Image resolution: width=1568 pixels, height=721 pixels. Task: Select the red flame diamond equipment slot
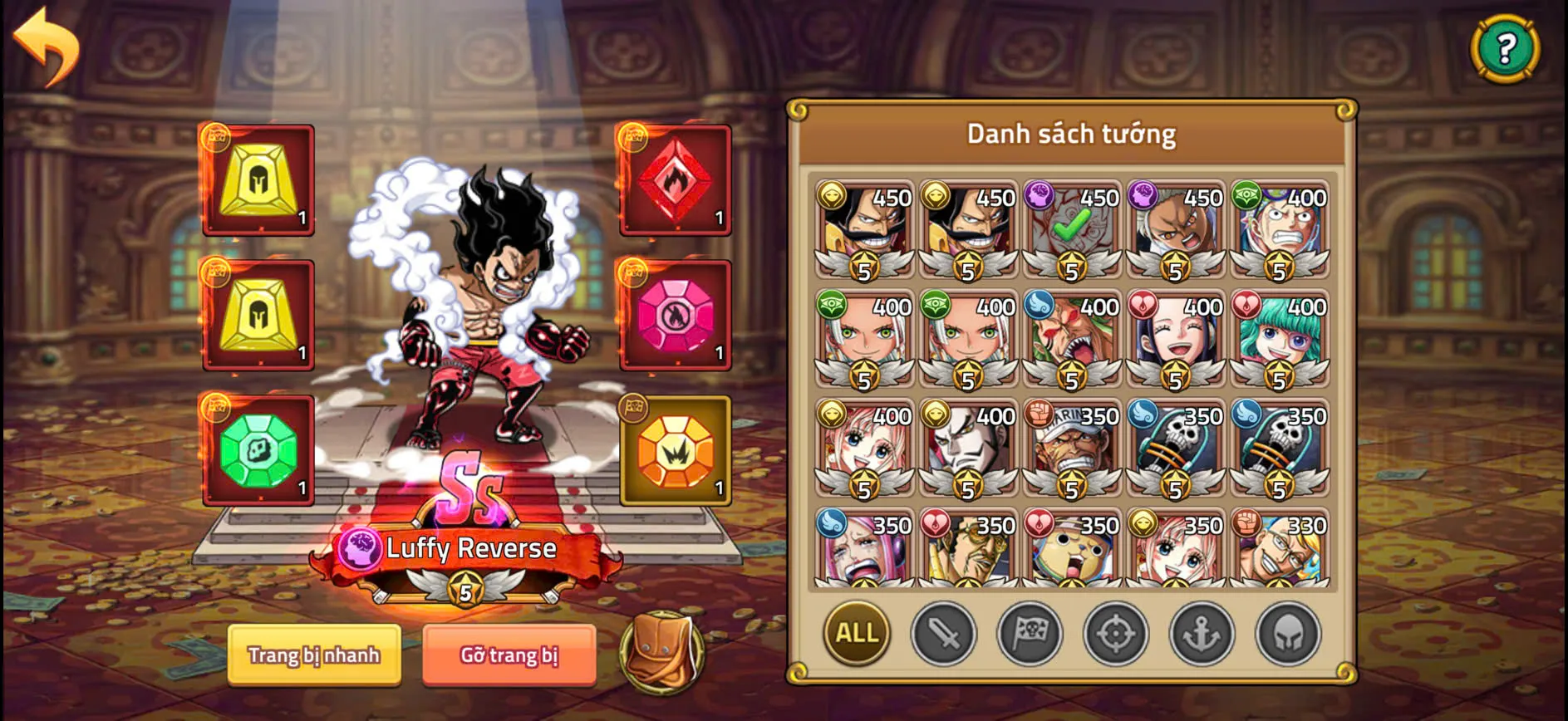click(674, 181)
